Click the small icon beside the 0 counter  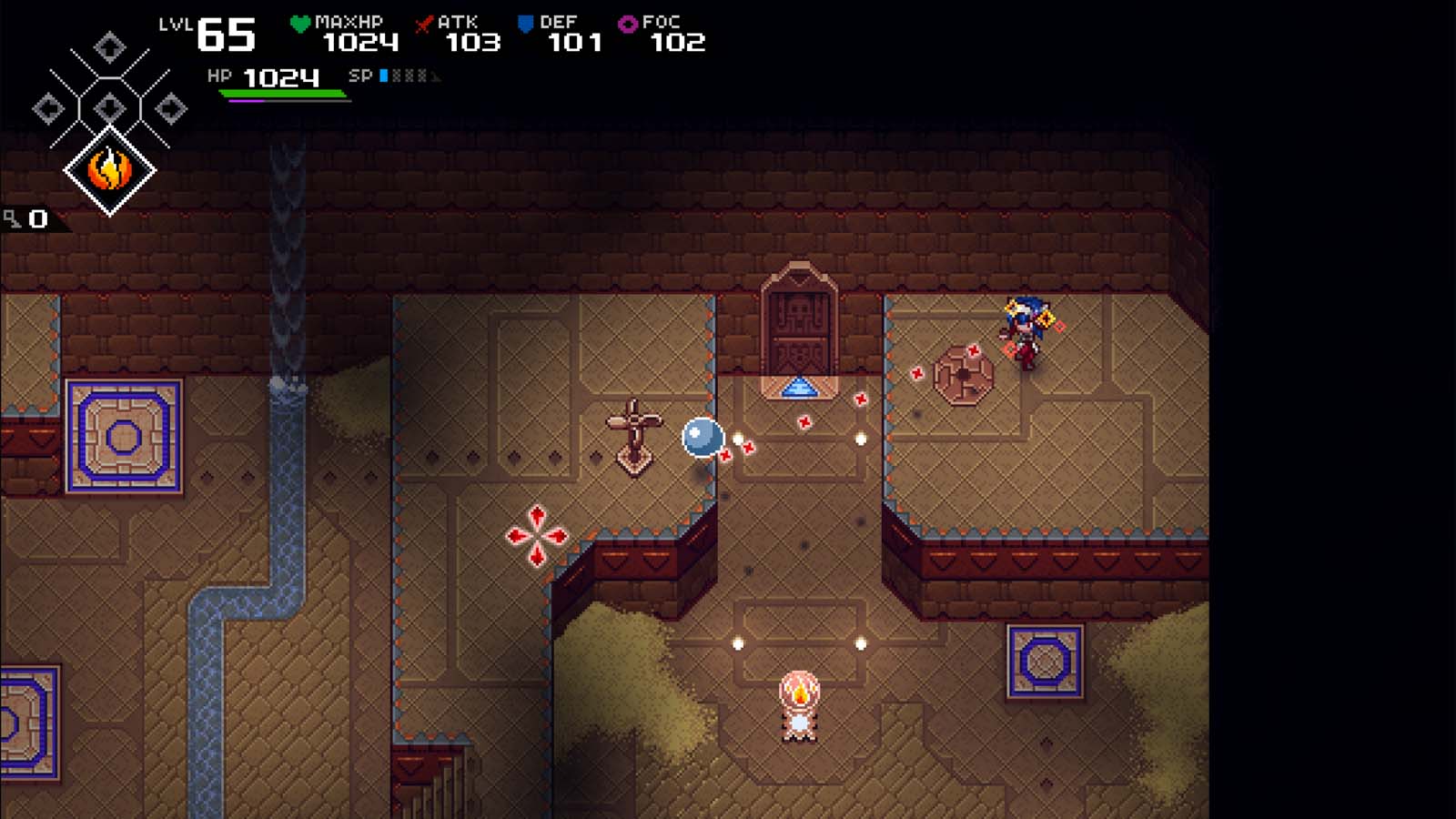(14, 217)
